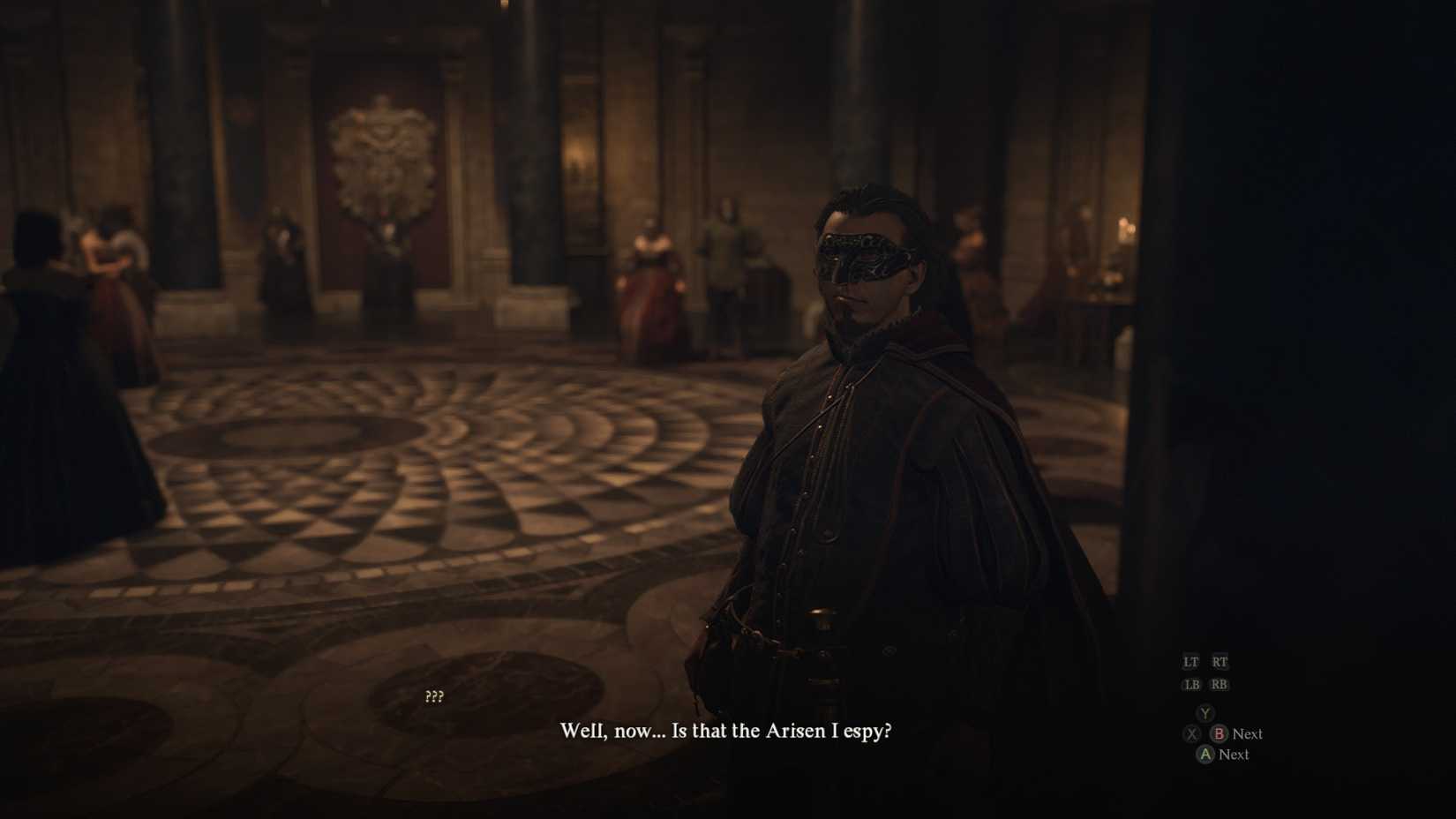Select the Y button prompt

tap(1204, 712)
